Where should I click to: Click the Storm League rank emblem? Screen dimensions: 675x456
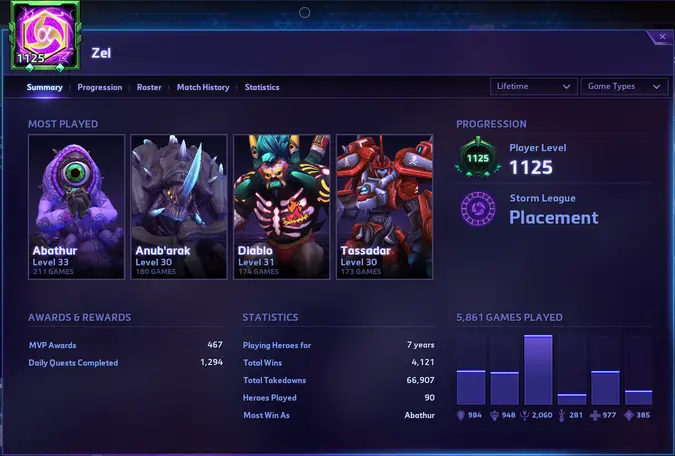point(478,209)
